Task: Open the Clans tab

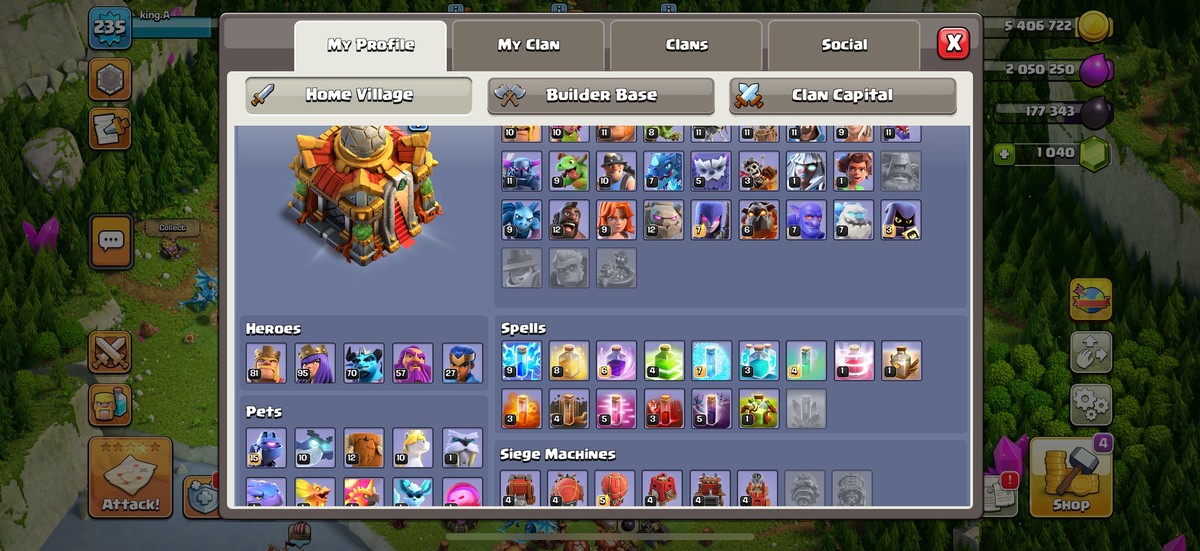Action: pyautogui.click(x=686, y=45)
